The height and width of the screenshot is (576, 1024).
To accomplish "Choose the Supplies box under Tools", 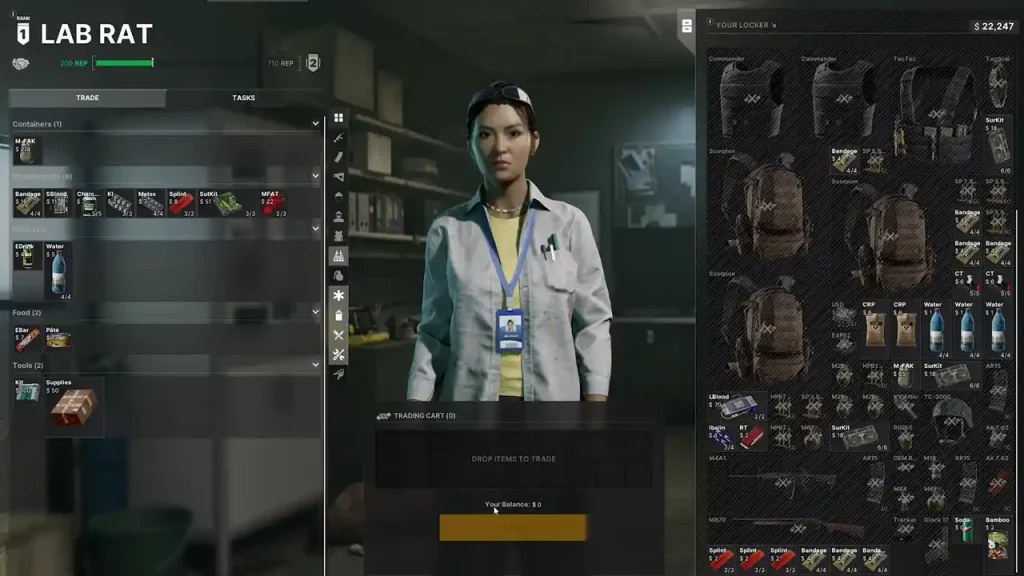I will coord(73,404).
